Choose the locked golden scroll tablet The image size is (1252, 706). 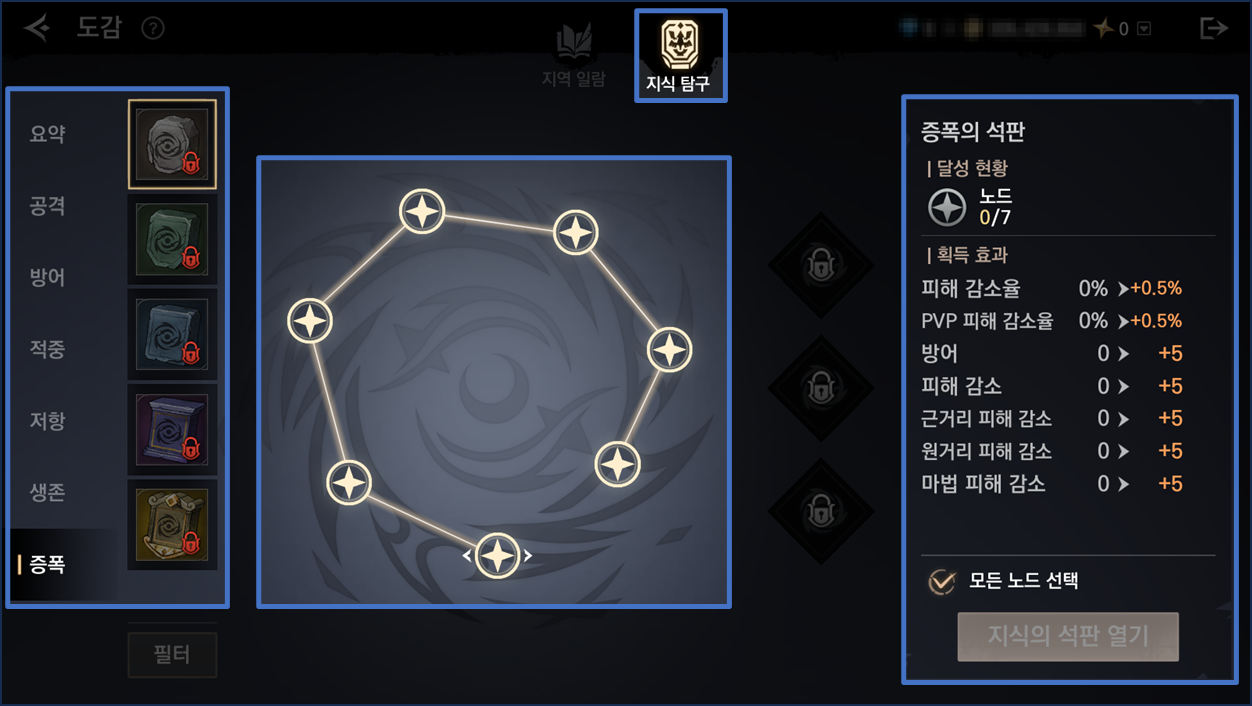coord(172,524)
